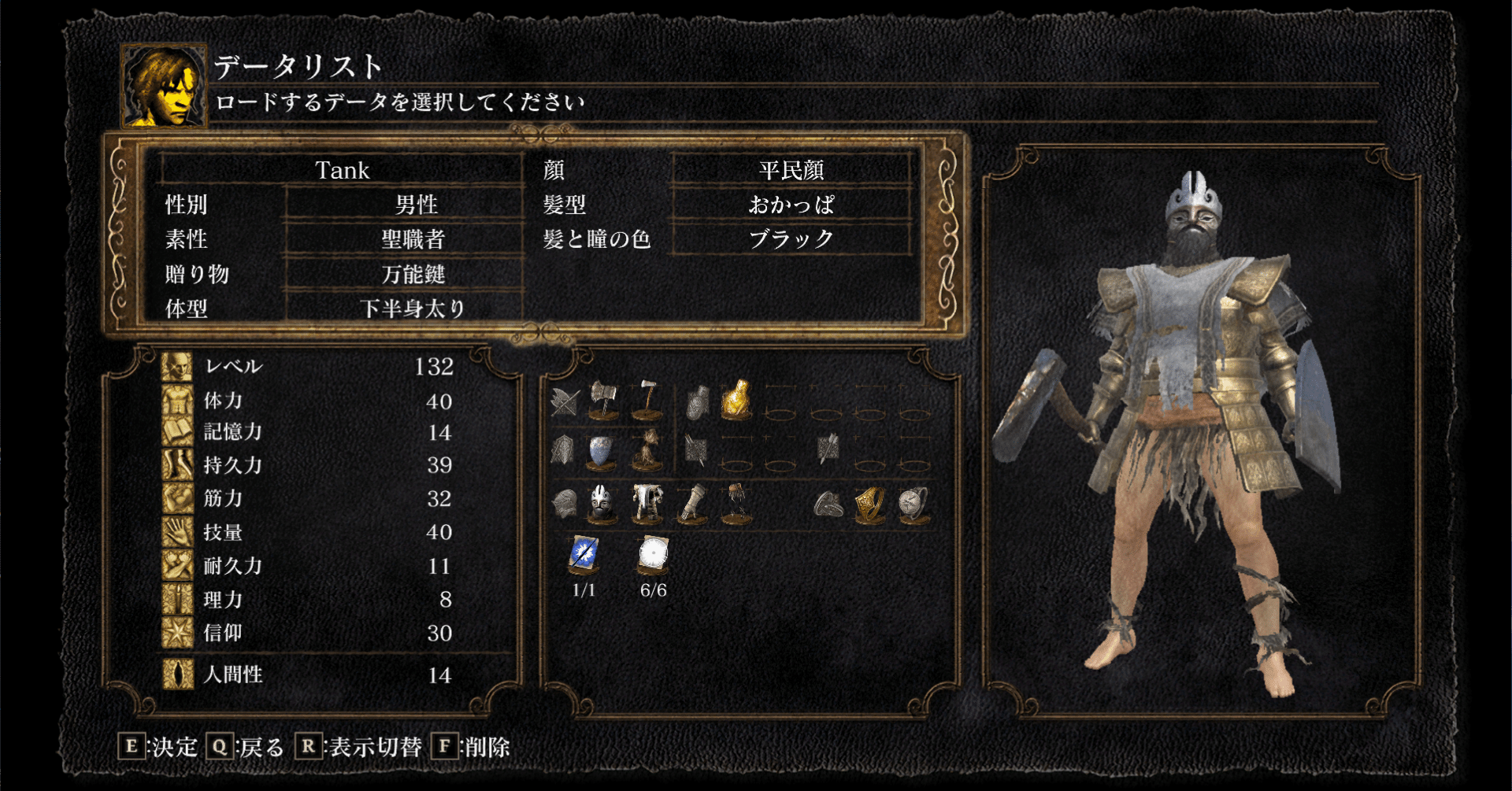Click the chest armor equipment slot

click(648, 503)
